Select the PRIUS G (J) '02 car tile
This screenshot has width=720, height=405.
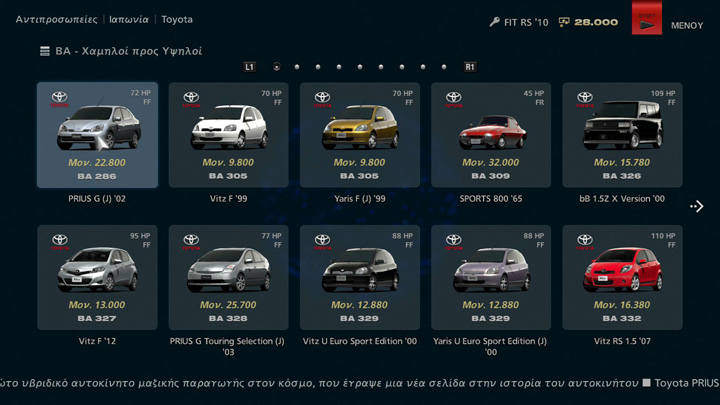(x=97, y=135)
